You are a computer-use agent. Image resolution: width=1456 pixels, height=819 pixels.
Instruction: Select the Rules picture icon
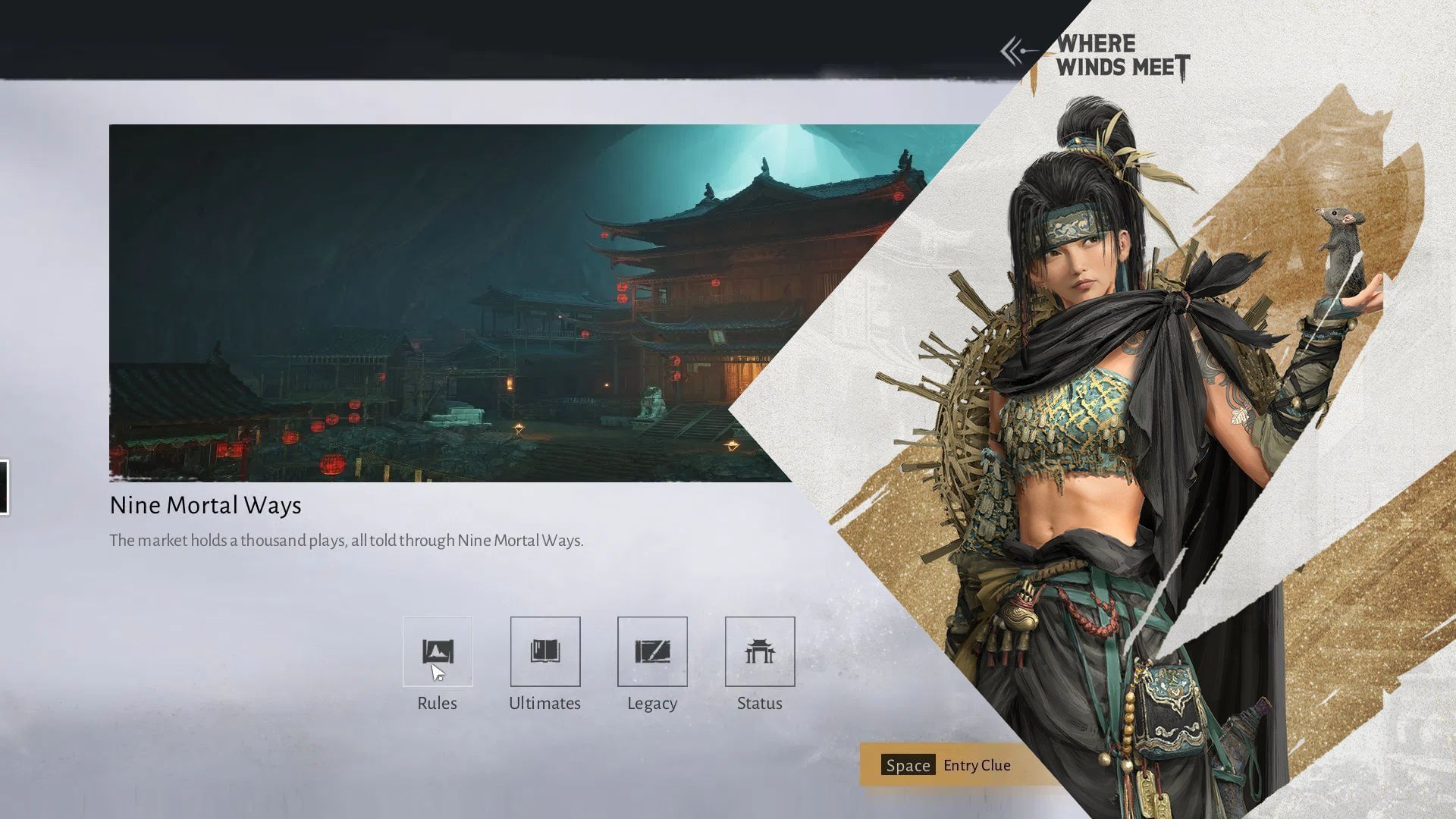click(438, 651)
